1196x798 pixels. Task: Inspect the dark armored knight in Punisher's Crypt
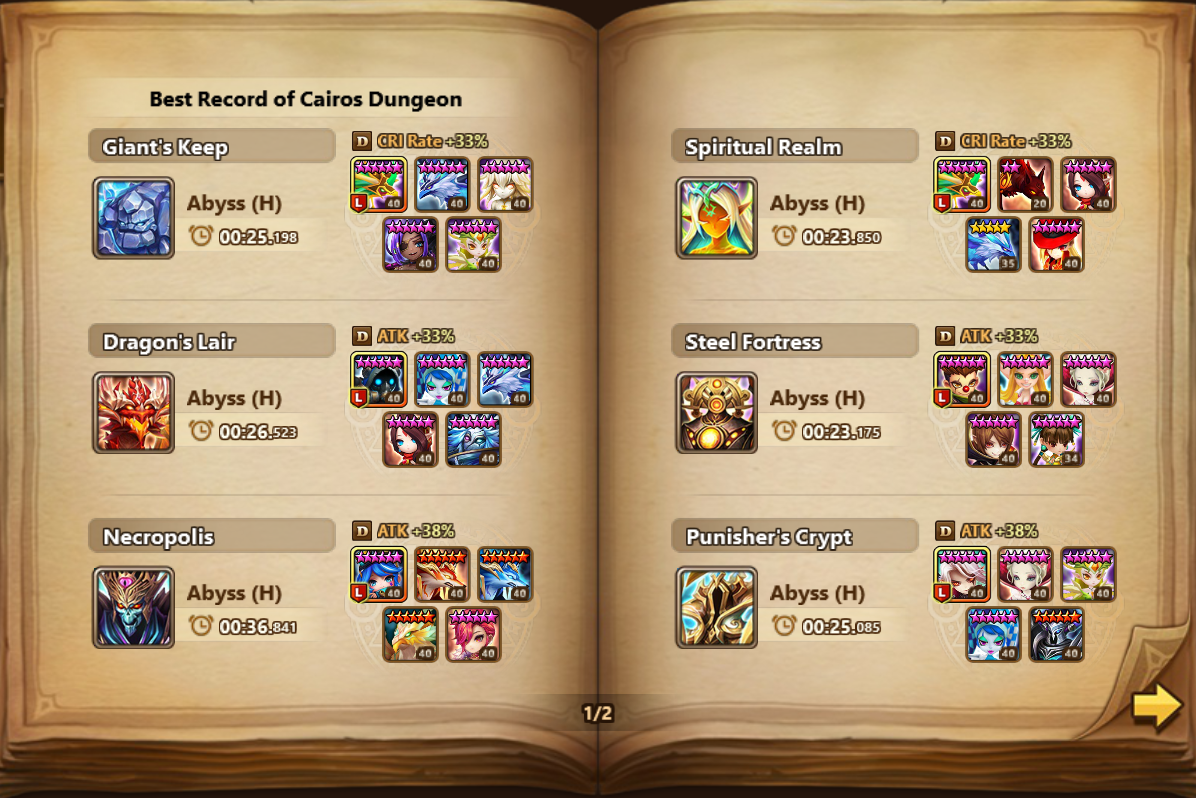[x=1056, y=635]
